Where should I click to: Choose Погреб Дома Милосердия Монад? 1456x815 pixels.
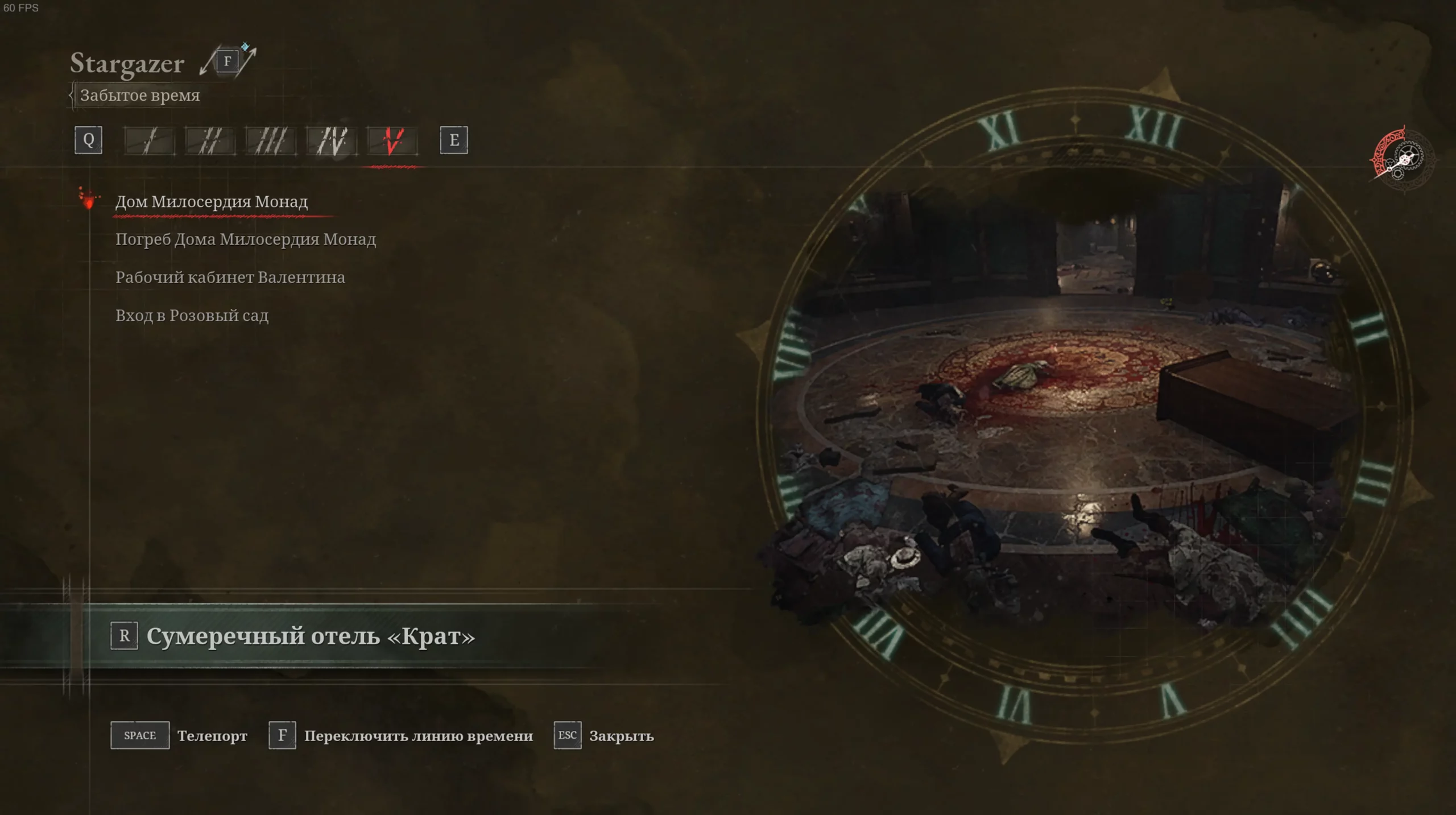[245, 239]
